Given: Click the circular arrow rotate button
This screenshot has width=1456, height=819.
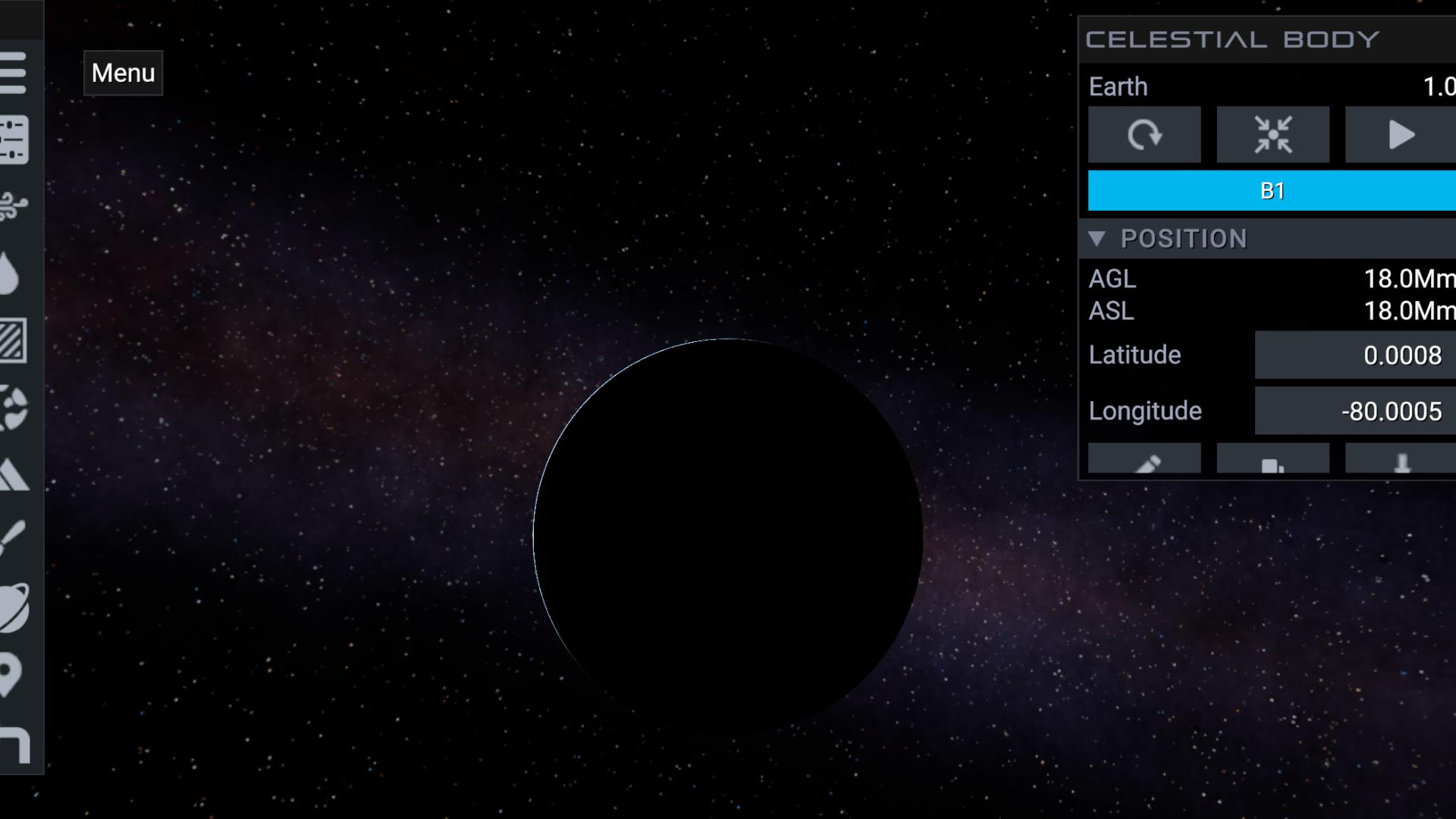Looking at the screenshot, I should click(1144, 135).
